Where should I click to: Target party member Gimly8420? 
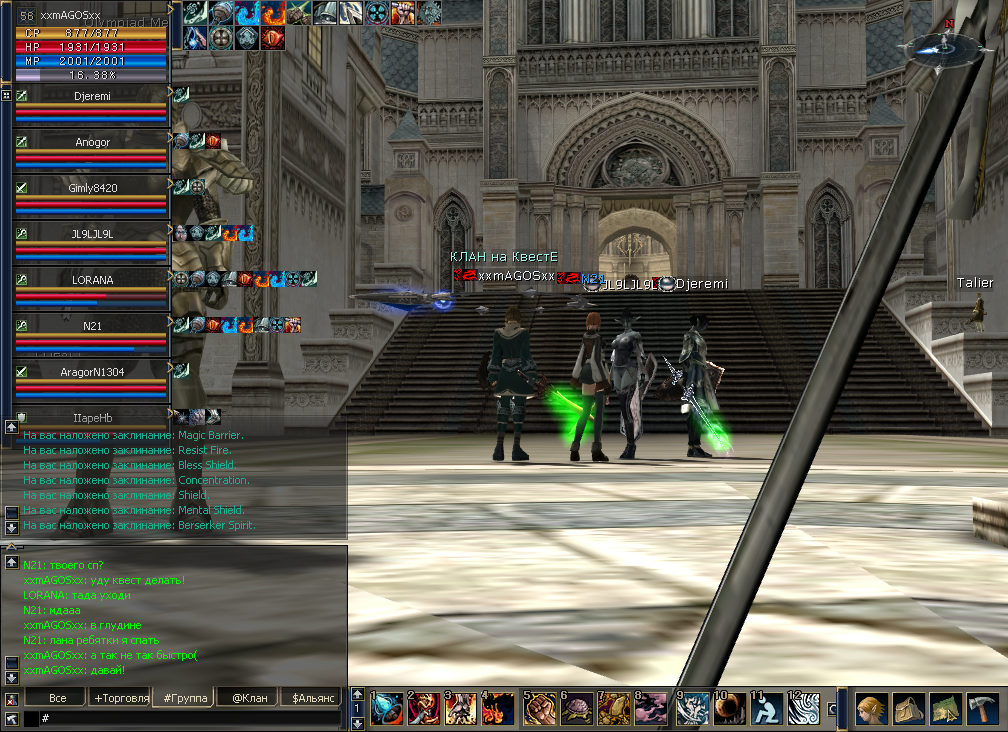92,189
